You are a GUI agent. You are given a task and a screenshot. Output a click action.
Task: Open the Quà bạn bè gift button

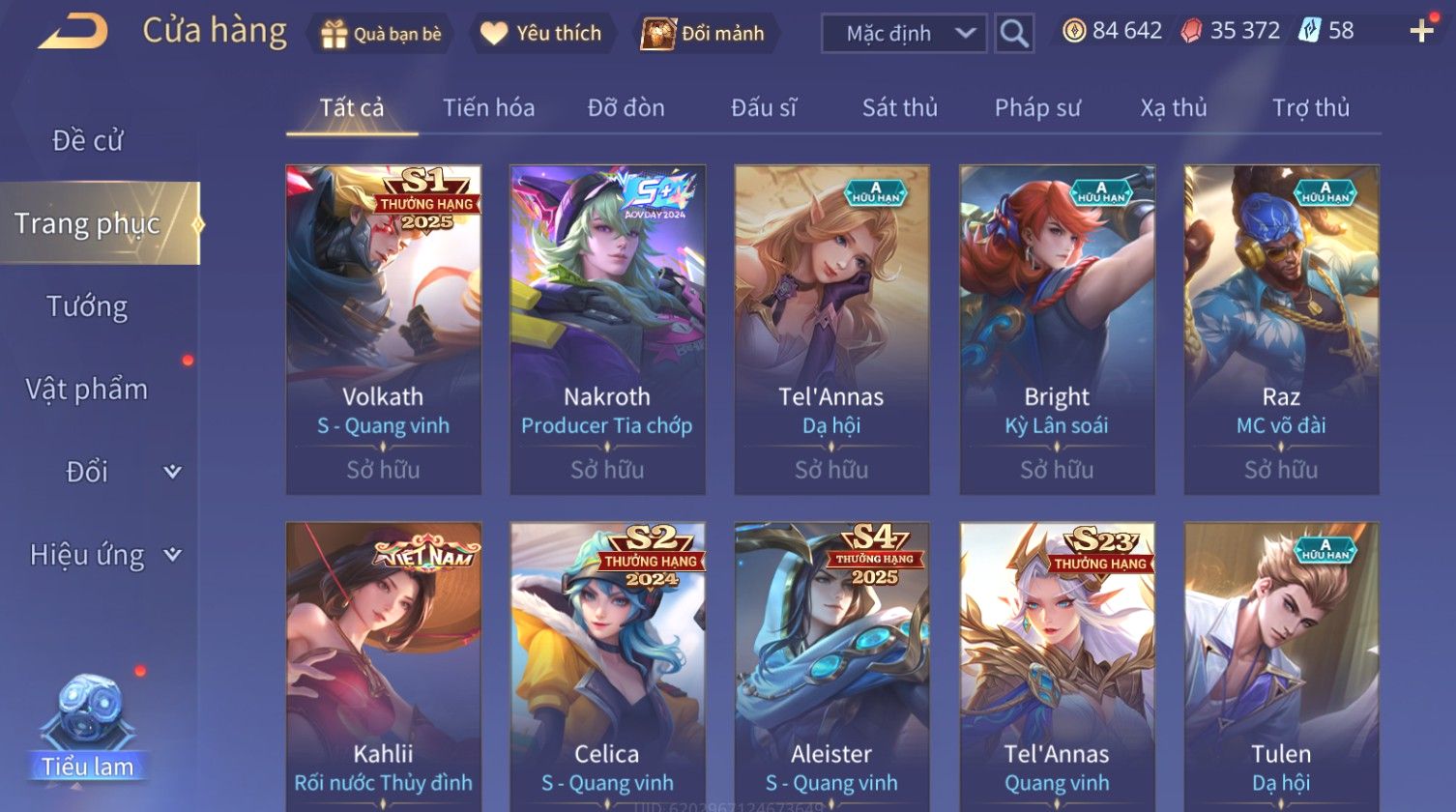381,34
